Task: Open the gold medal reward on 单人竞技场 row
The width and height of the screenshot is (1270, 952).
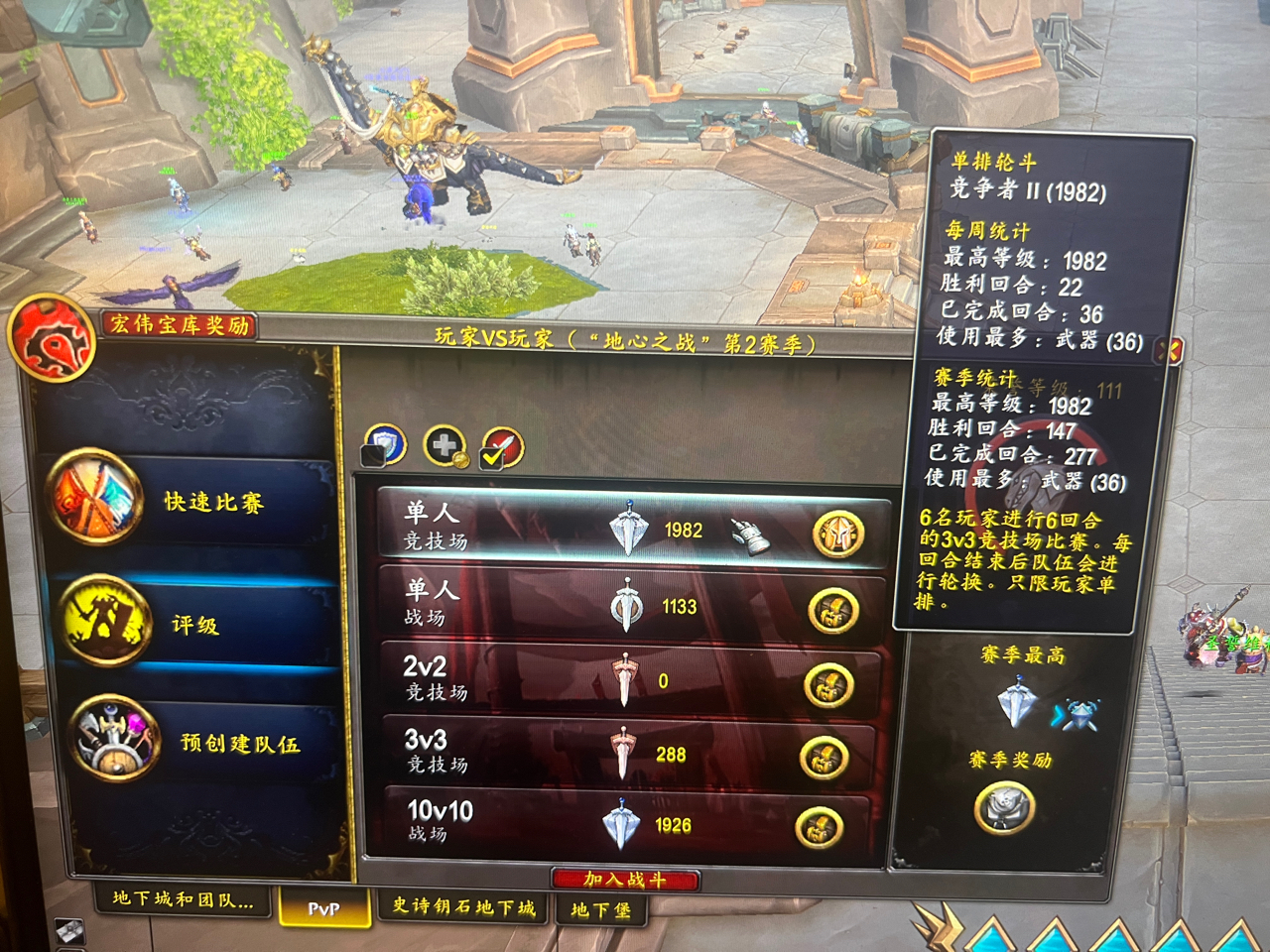Action: click(839, 534)
